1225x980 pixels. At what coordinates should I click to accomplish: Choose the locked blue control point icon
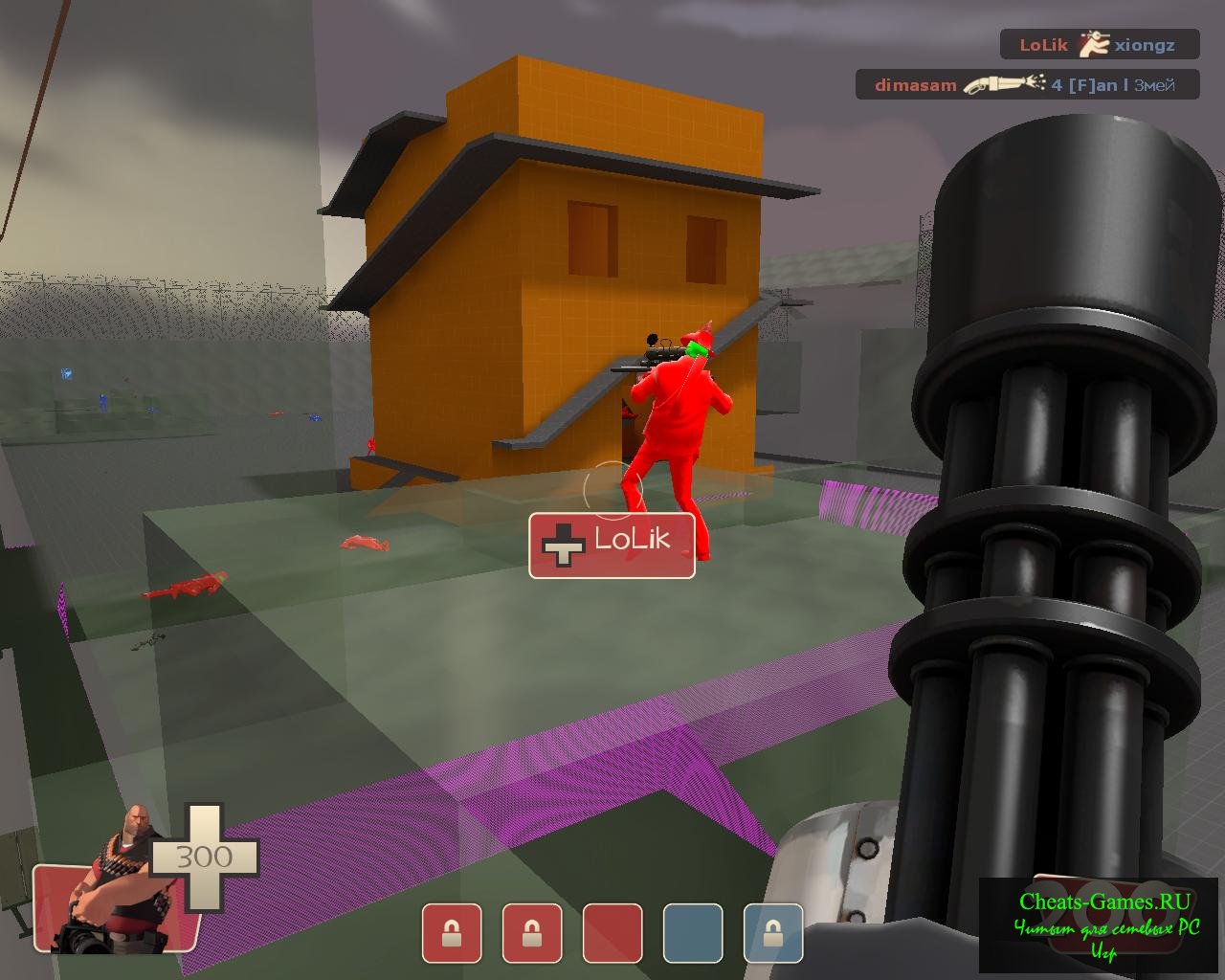click(773, 932)
